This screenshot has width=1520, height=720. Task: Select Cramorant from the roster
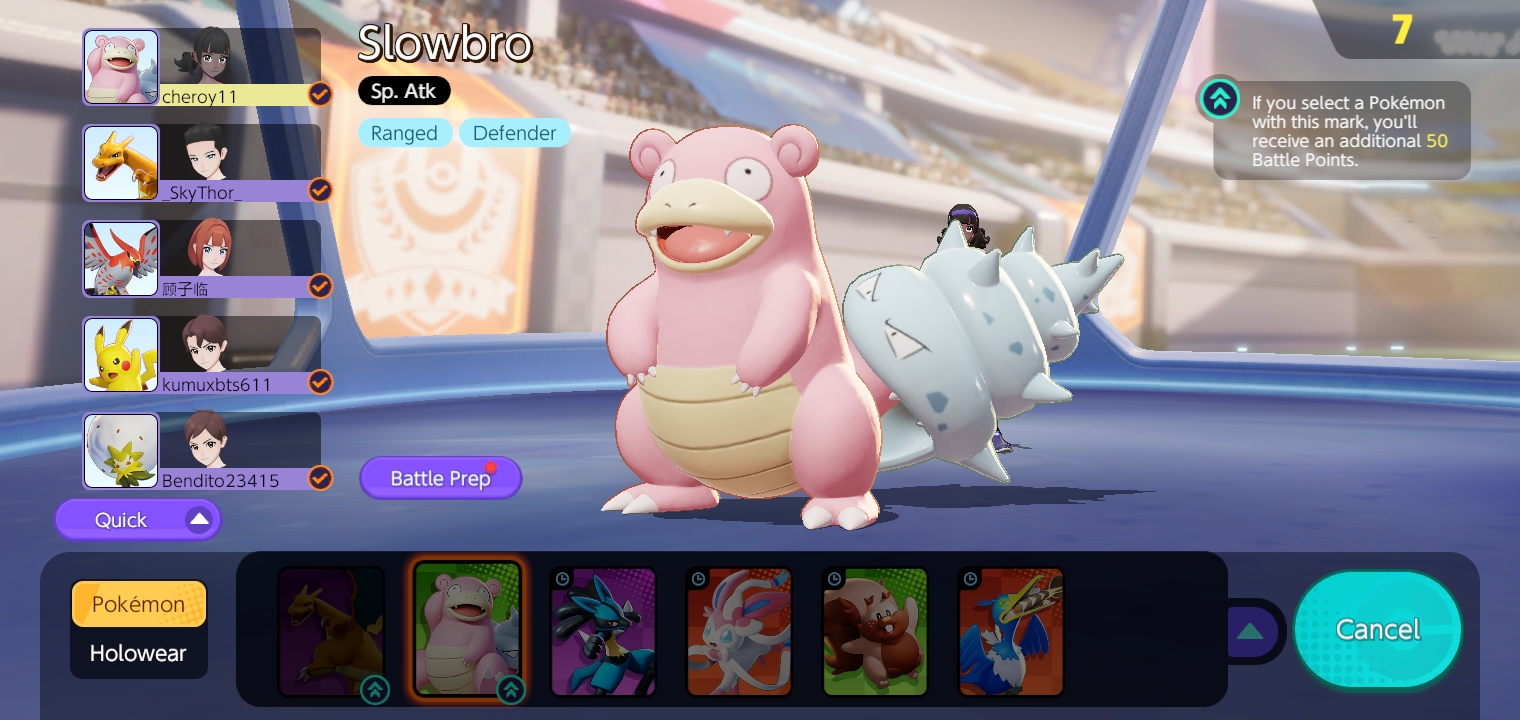tap(1011, 631)
